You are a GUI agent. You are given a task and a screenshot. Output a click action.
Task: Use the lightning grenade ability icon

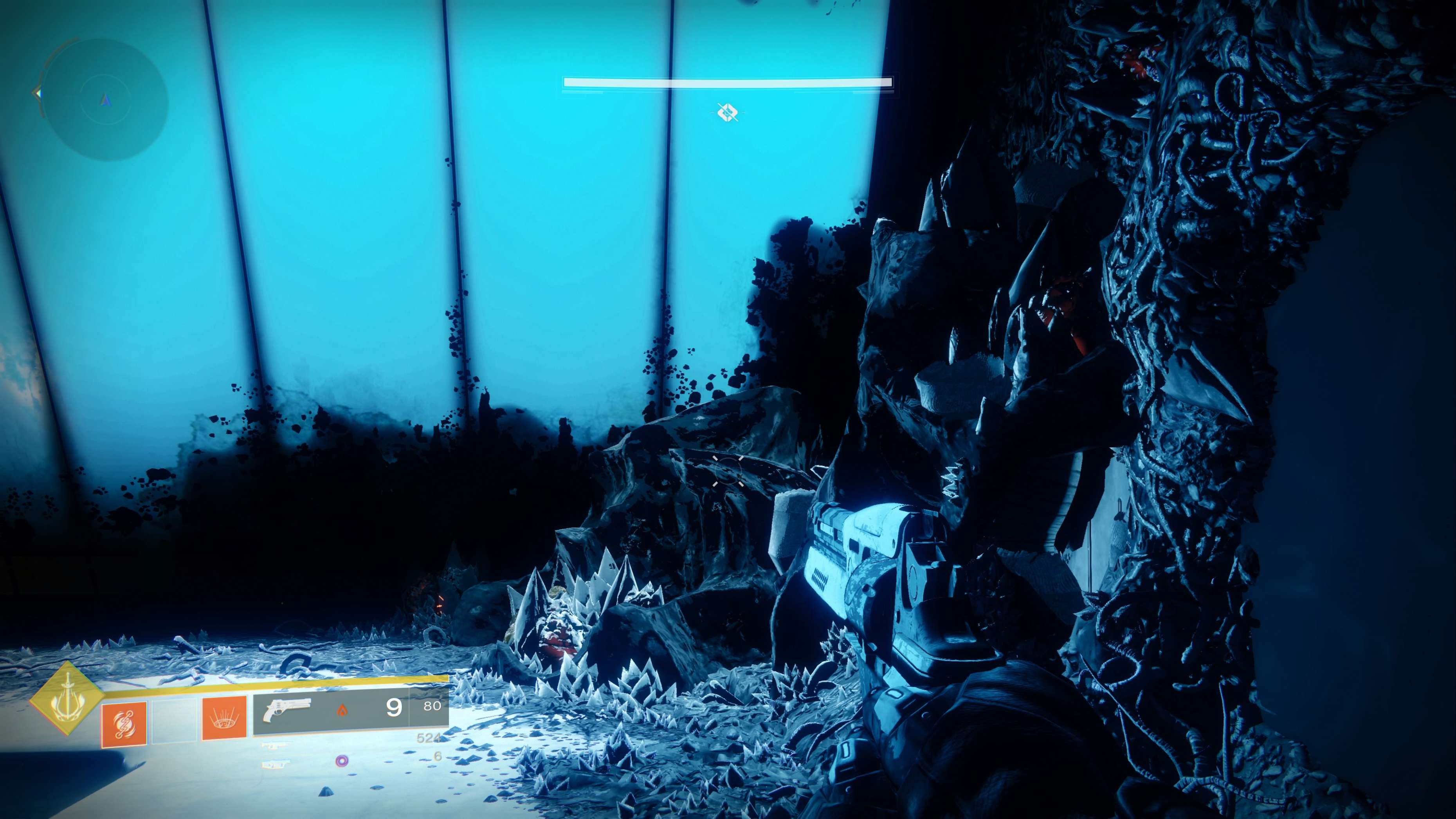click(x=124, y=725)
